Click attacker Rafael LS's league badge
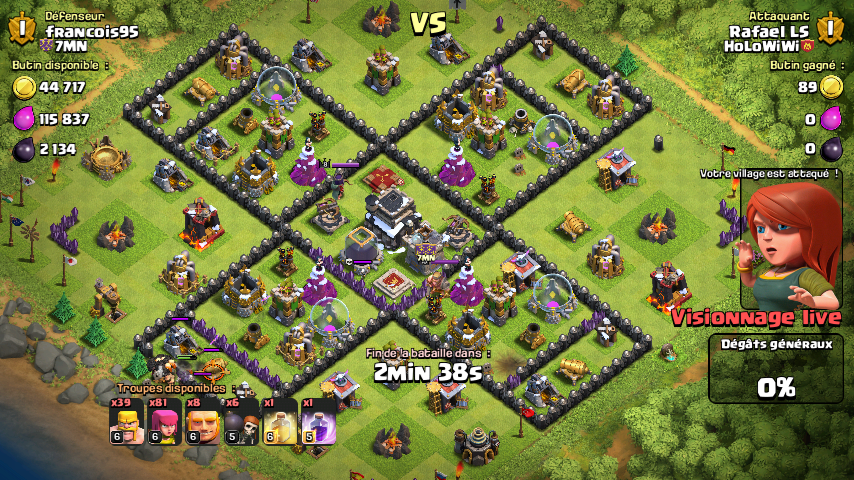The height and width of the screenshot is (480, 854). [831, 28]
